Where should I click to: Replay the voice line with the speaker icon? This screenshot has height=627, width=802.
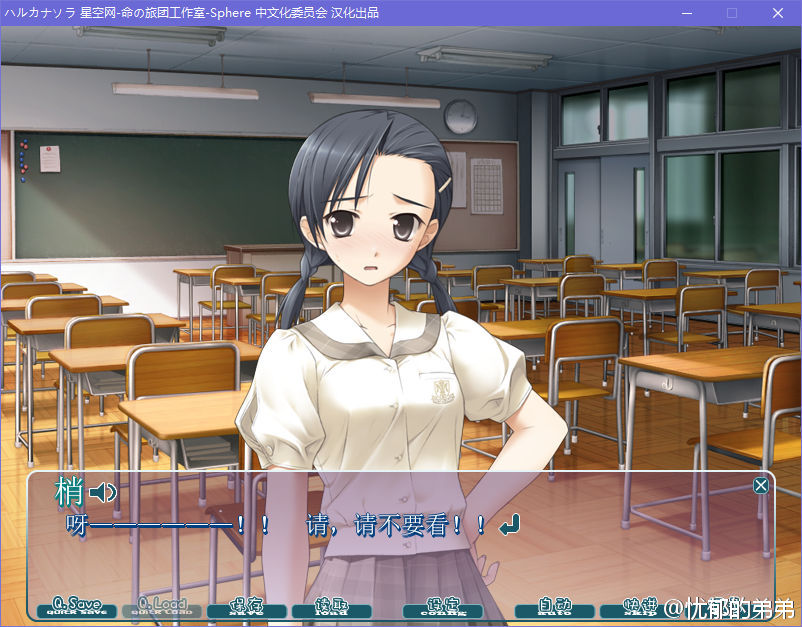coord(103,492)
